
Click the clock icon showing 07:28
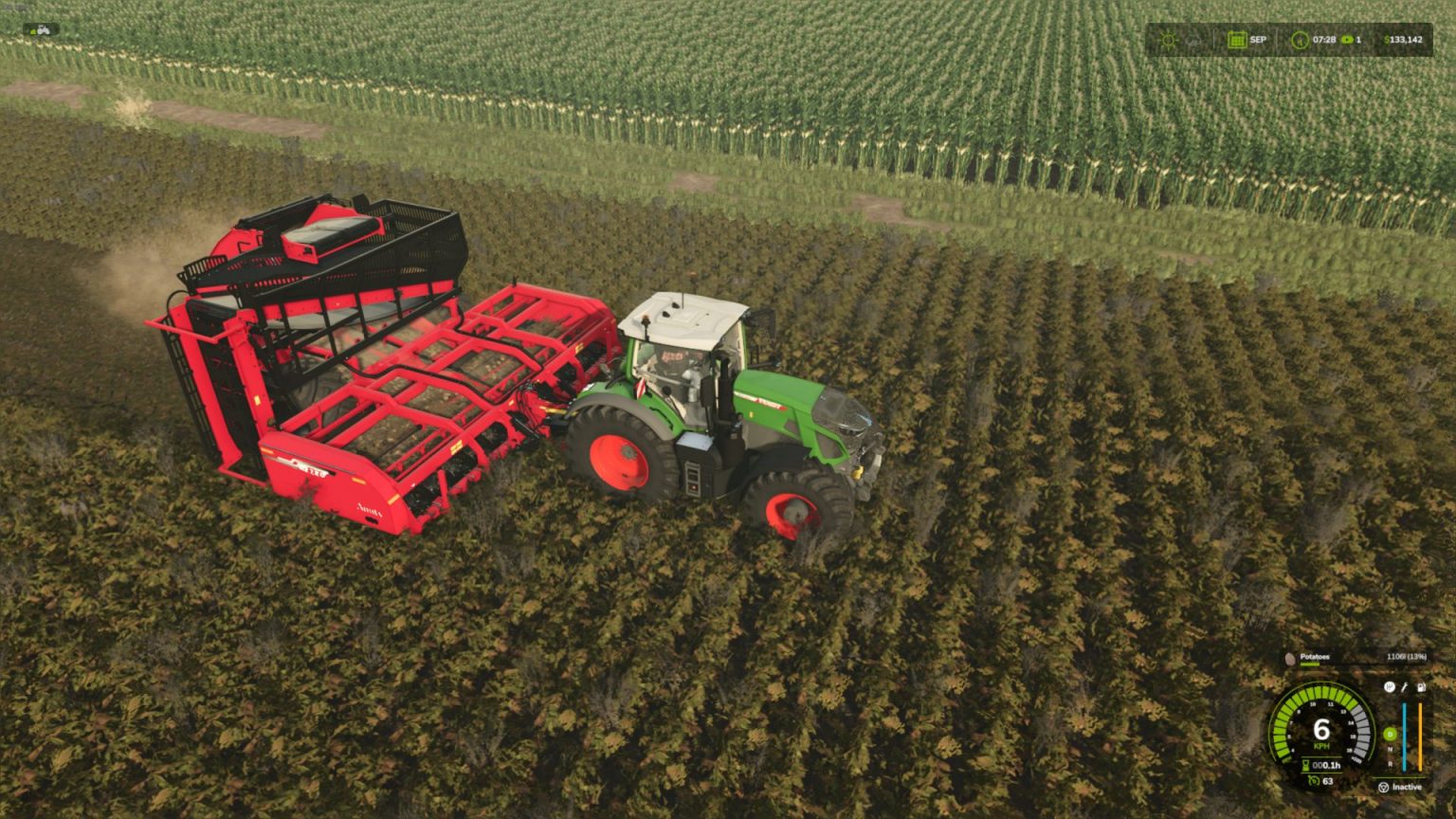(x=1301, y=40)
